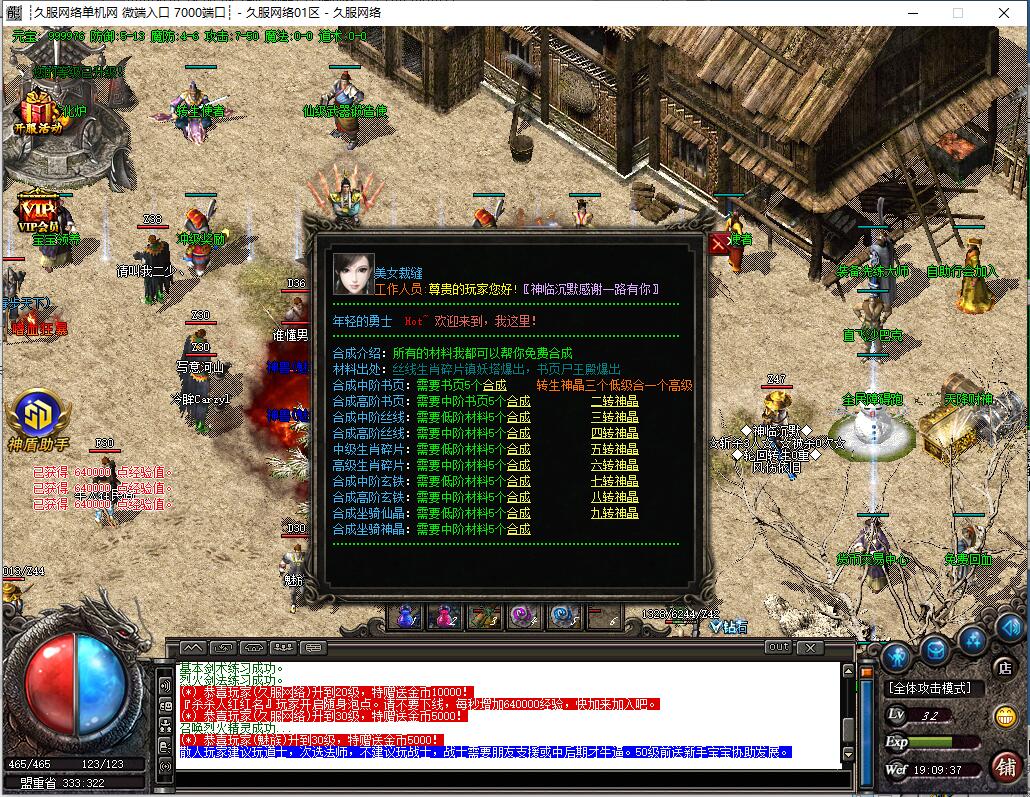Screen dimensions: 1030x797
Task: Use the red potion in hotbar slot 2
Action: (x=444, y=617)
